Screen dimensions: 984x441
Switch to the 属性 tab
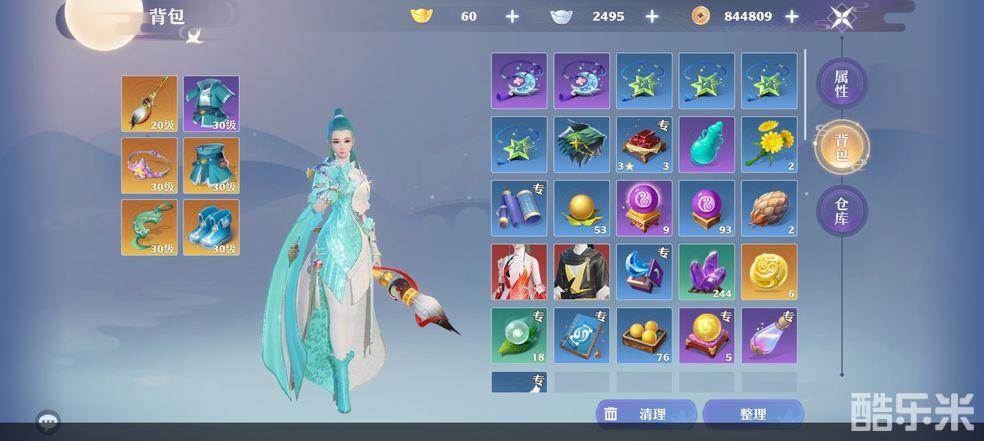841,84
